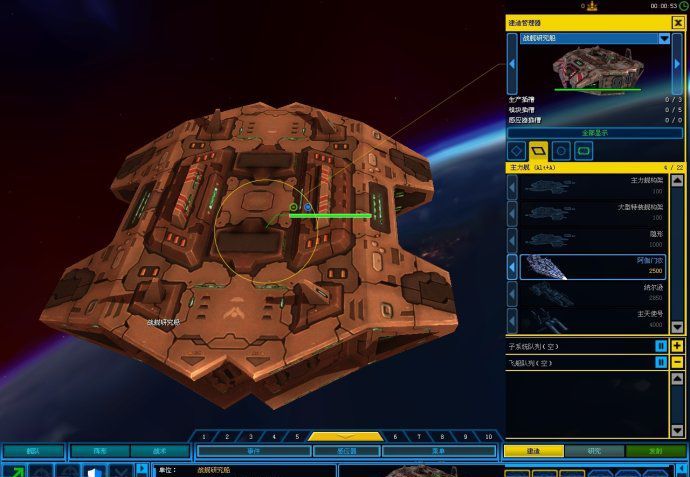Click the 全部显示 (show all) button
Screen dimensions: 690x477
(594, 132)
